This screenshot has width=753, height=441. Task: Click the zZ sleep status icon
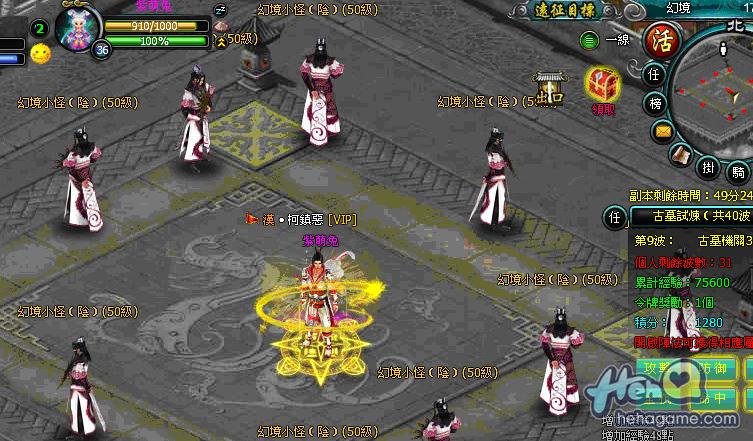(221, 10)
